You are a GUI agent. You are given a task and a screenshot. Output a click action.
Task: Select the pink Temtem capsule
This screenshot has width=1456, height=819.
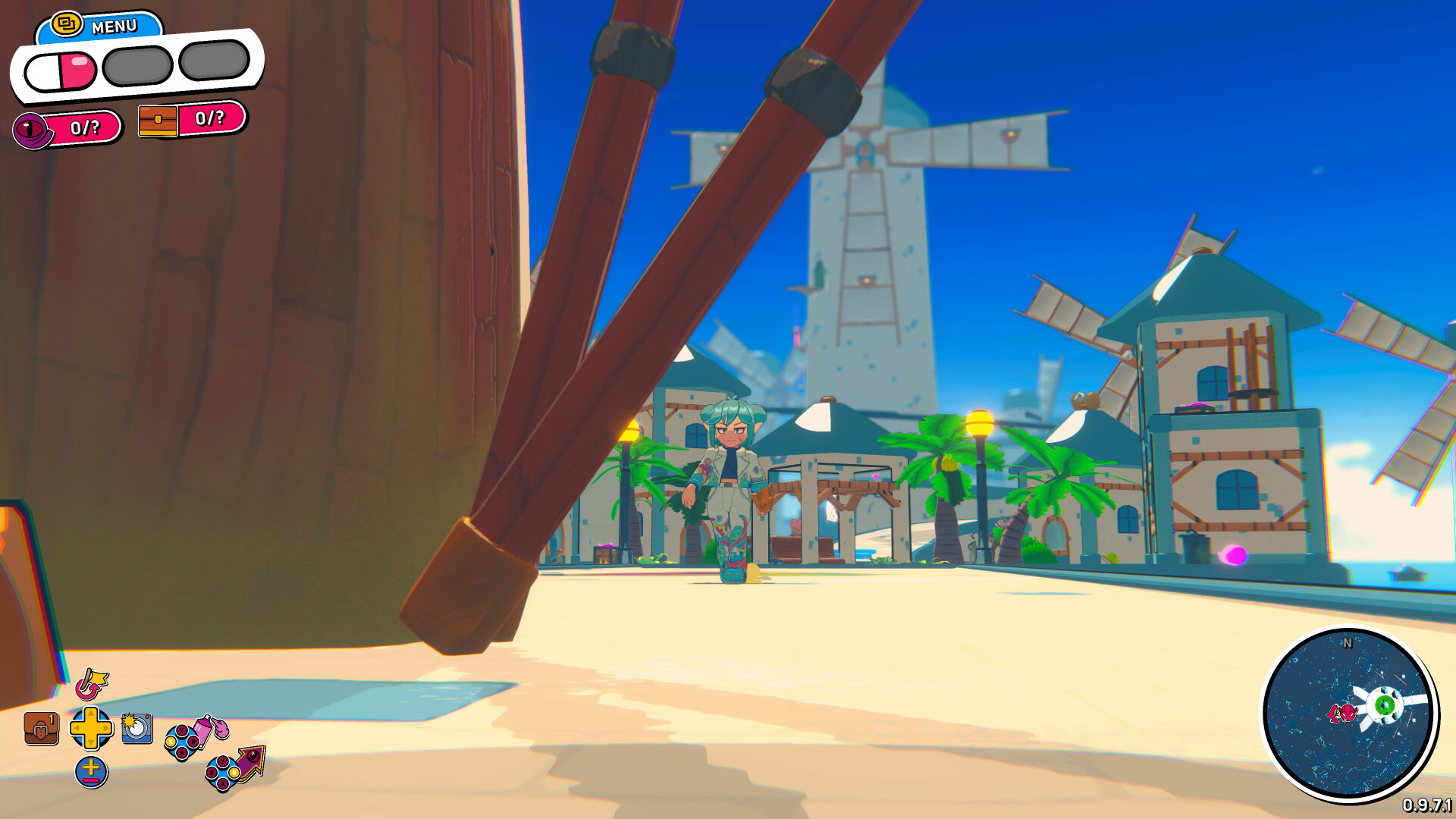point(61,70)
